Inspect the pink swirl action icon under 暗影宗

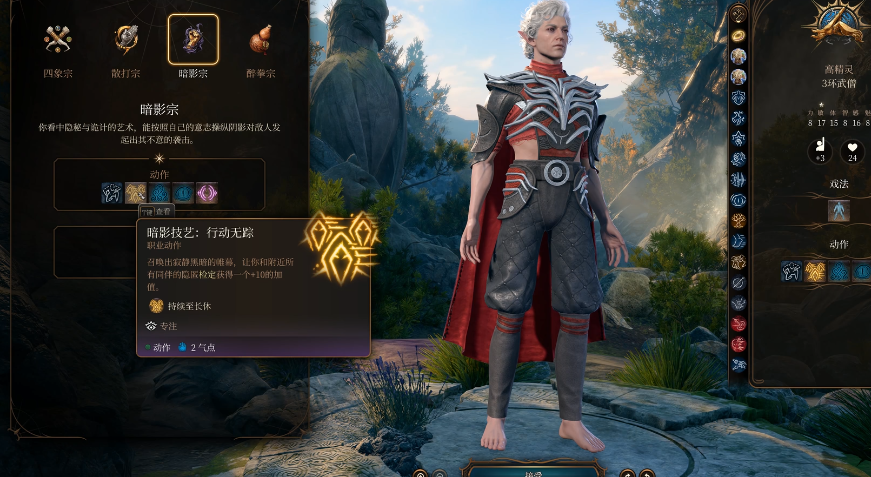tap(207, 193)
